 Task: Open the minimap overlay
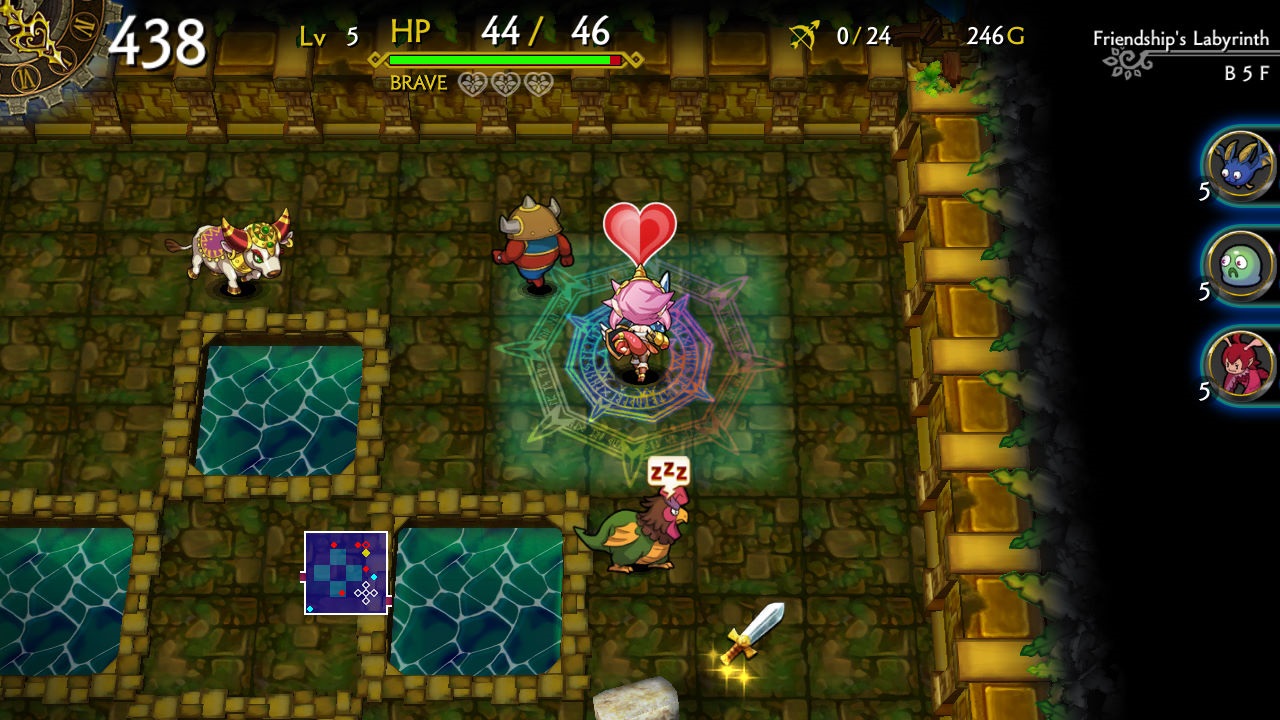(347, 573)
